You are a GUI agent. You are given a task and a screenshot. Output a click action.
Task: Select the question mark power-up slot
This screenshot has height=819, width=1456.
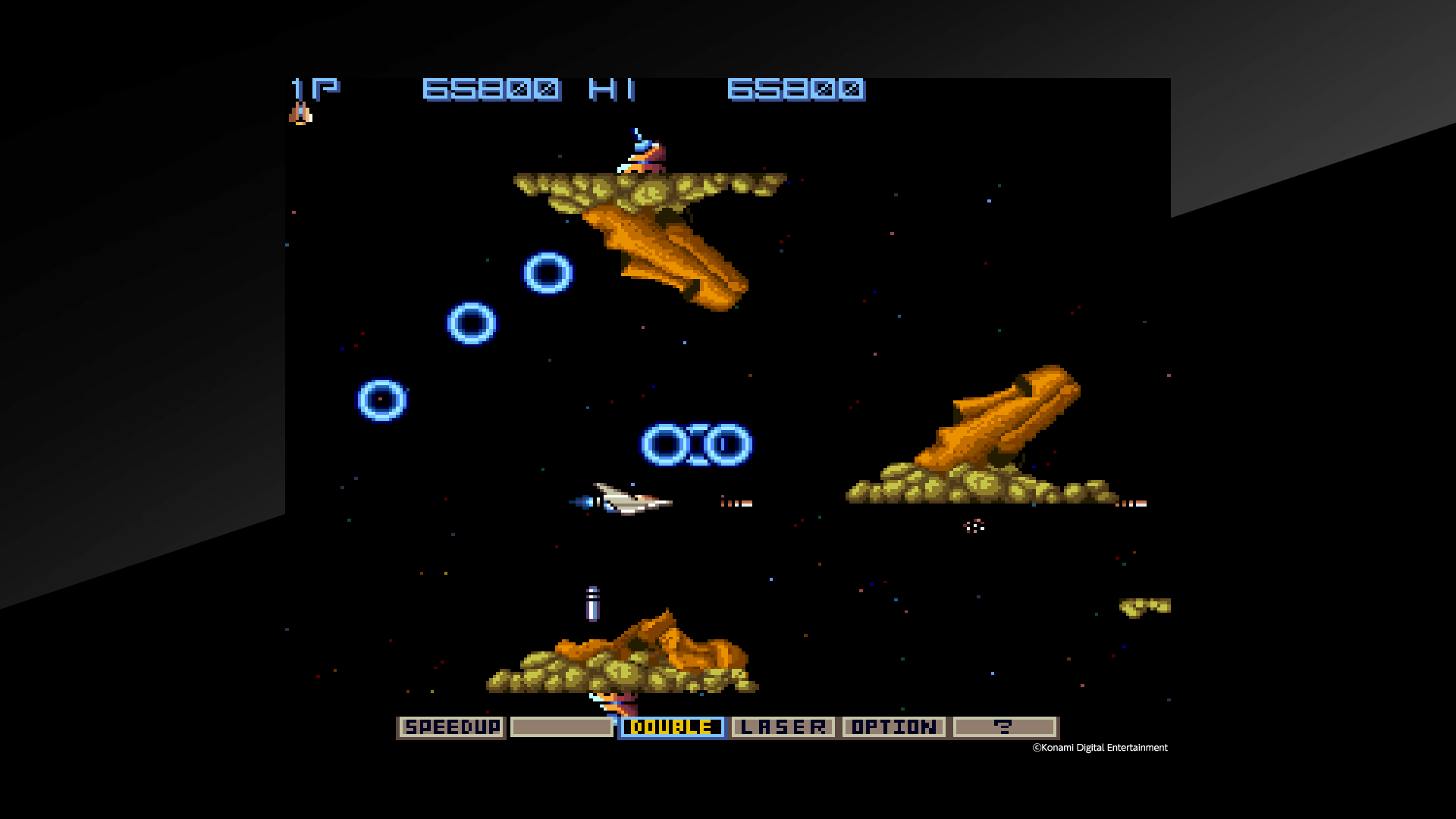(1006, 726)
